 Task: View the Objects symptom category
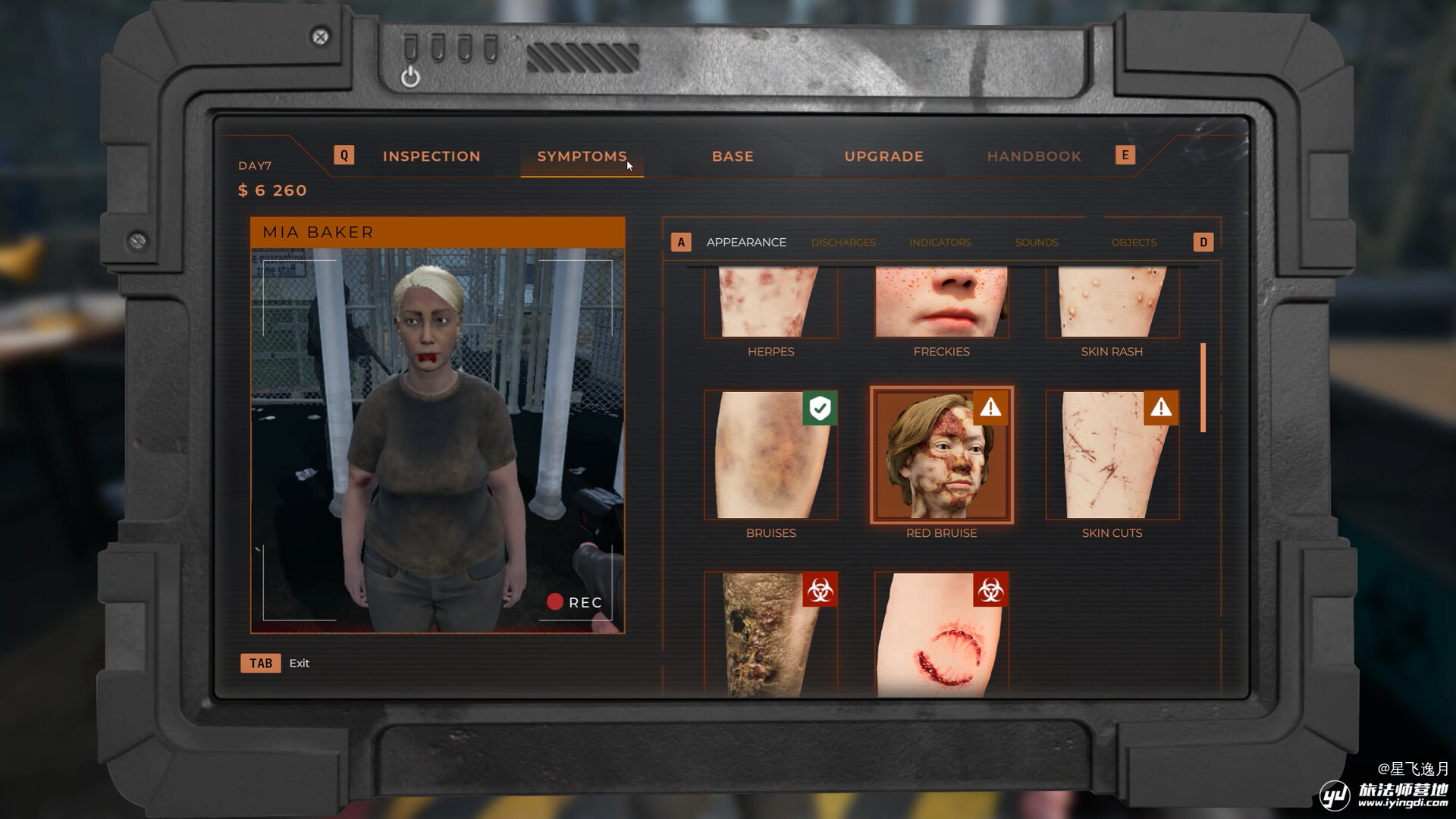coord(1134,243)
